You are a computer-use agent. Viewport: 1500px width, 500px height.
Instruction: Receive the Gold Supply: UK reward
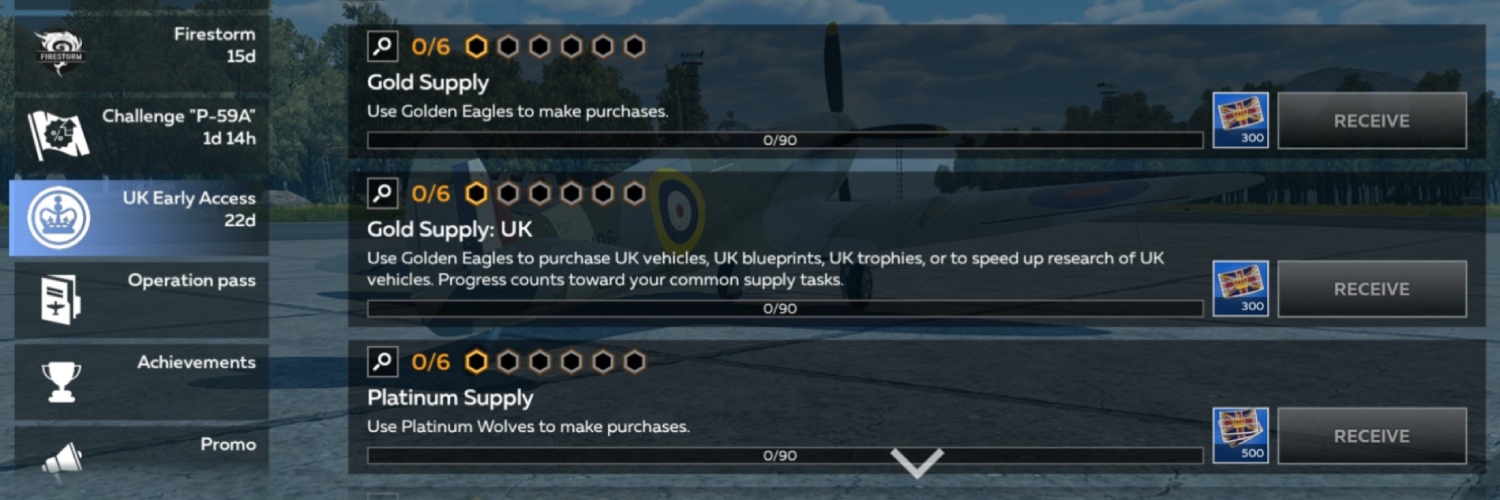(x=1371, y=289)
